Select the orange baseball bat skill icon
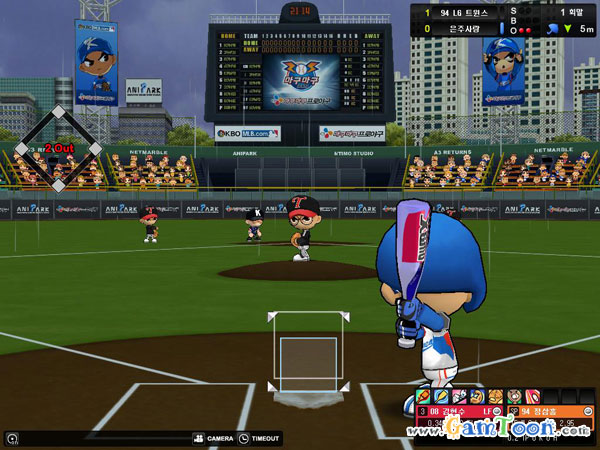The width and height of the screenshot is (600, 450). pyautogui.click(x=425, y=396)
